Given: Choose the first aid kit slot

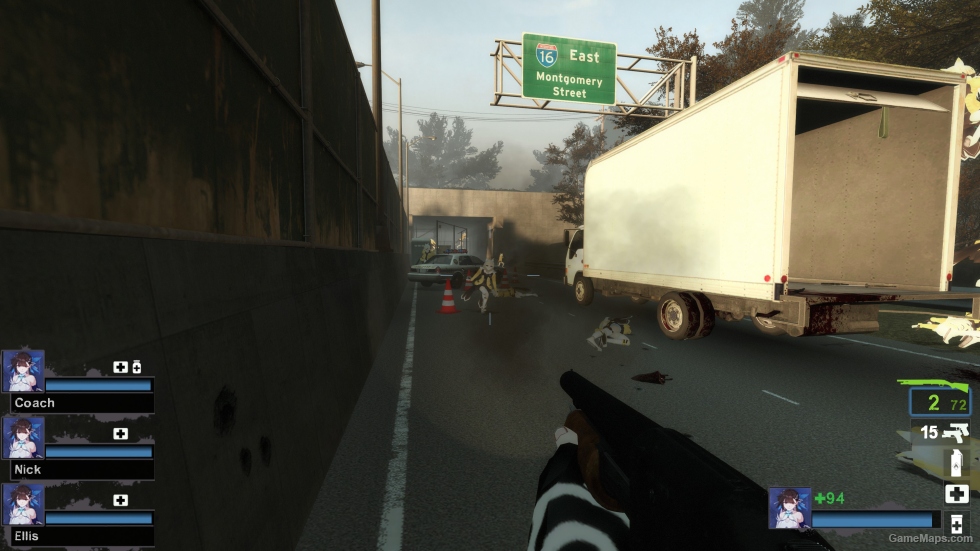Looking at the screenshot, I should pyautogui.click(x=956, y=493).
